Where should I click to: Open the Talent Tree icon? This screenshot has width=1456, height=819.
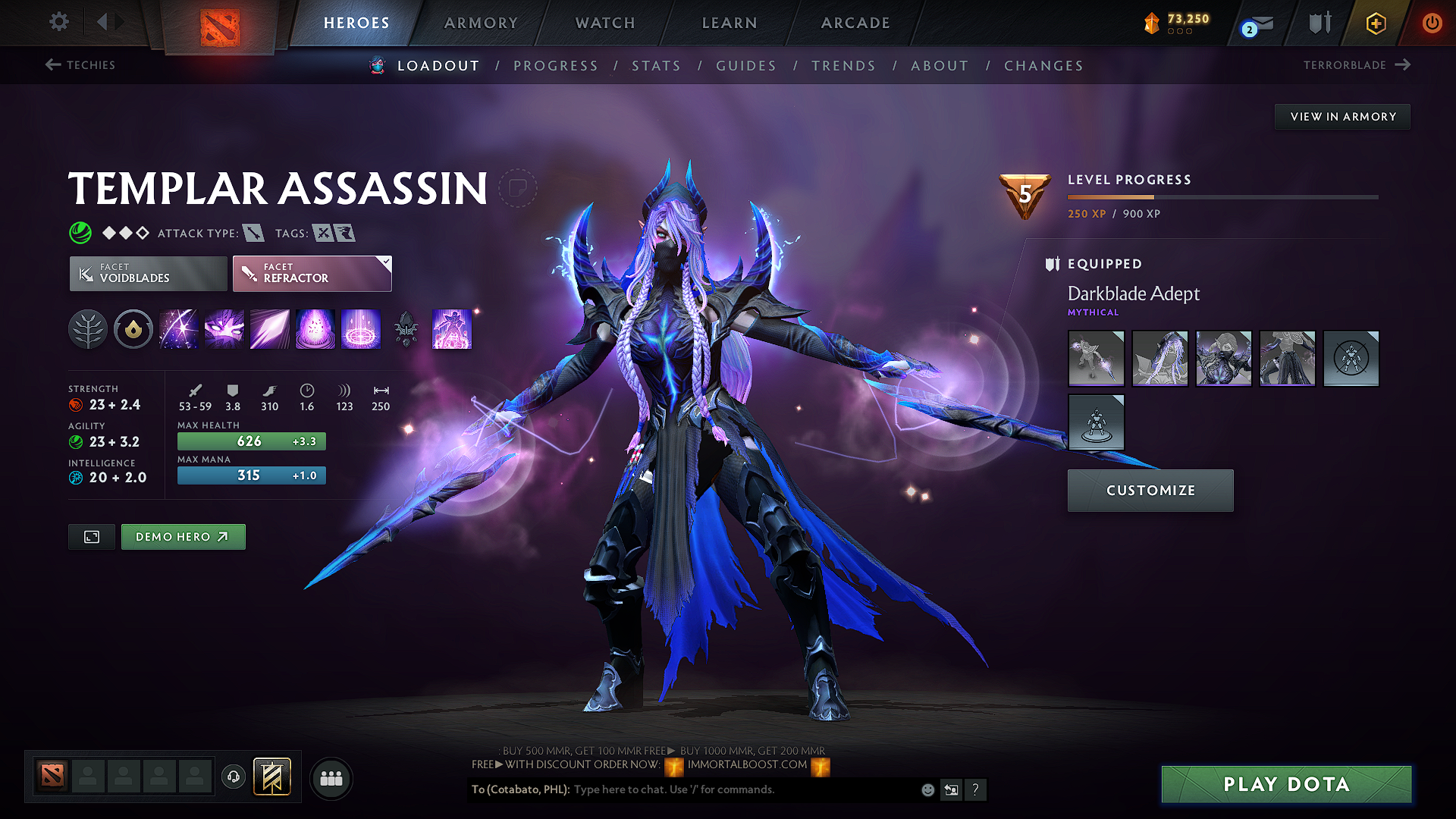[x=88, y=329]
